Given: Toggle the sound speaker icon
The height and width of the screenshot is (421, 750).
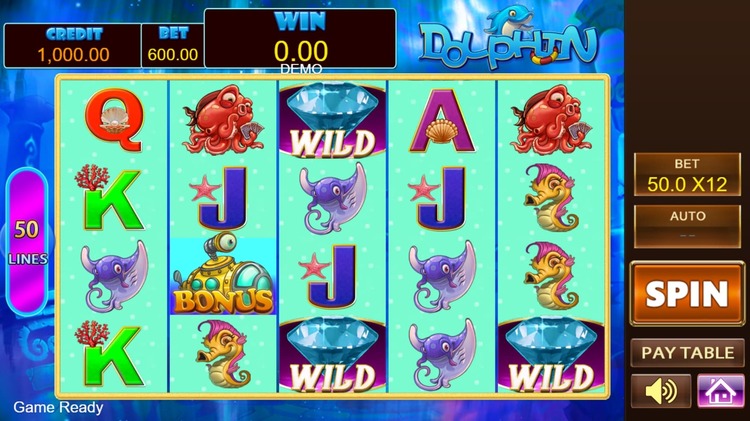Looking at the screenshot, I should [660, 390].
